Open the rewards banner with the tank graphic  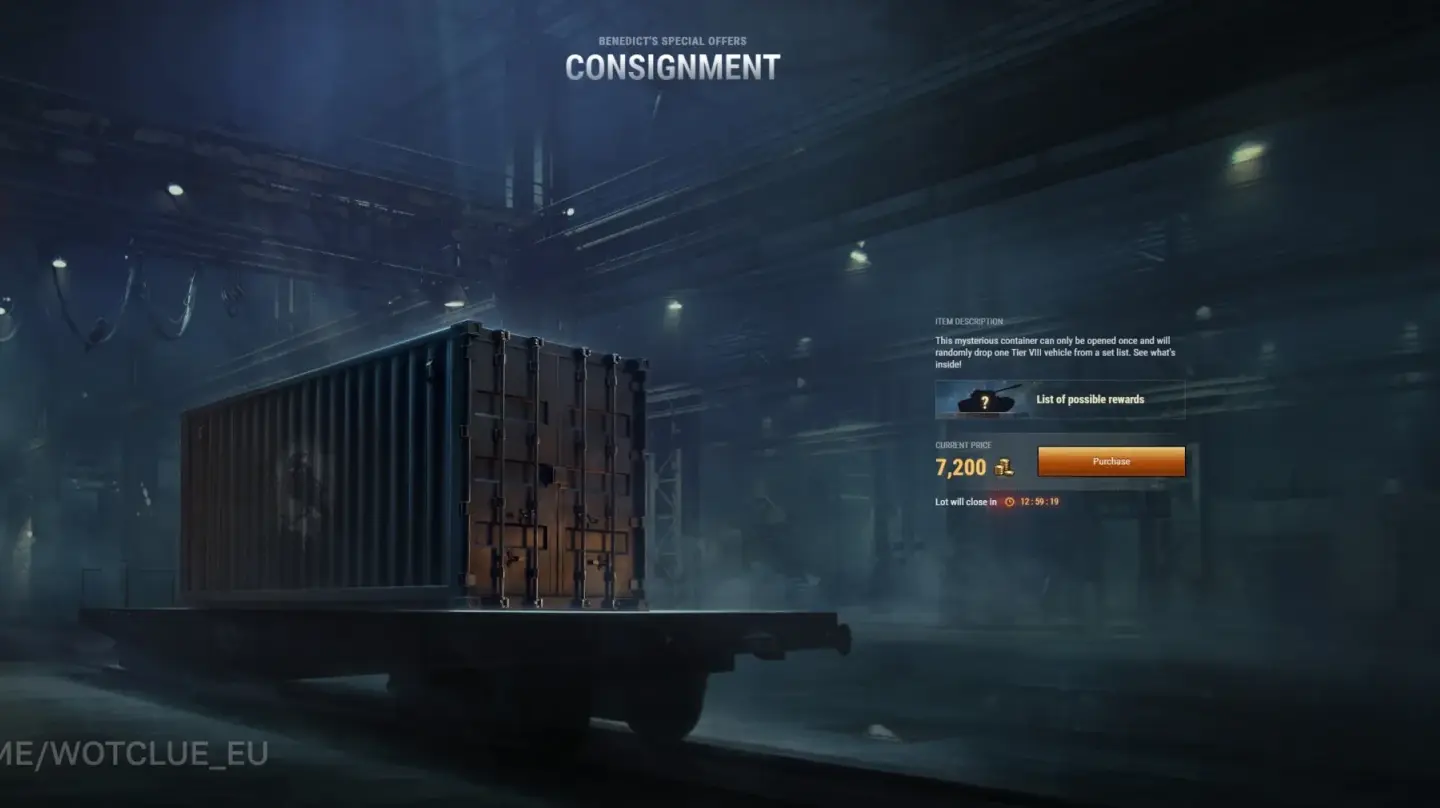tap(1060, 398)
